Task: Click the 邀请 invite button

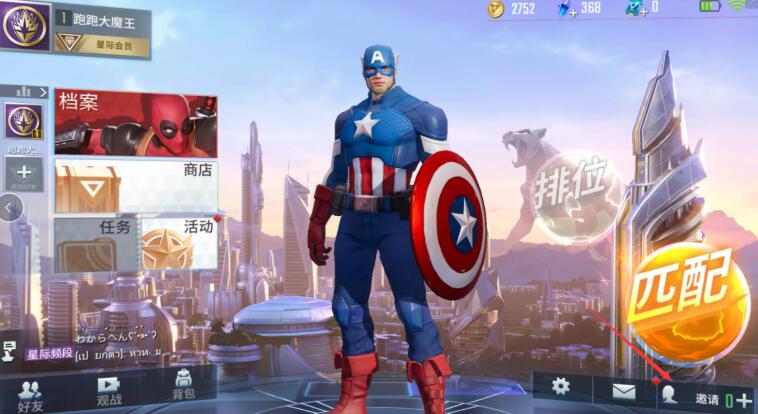Action: (706, 398)
